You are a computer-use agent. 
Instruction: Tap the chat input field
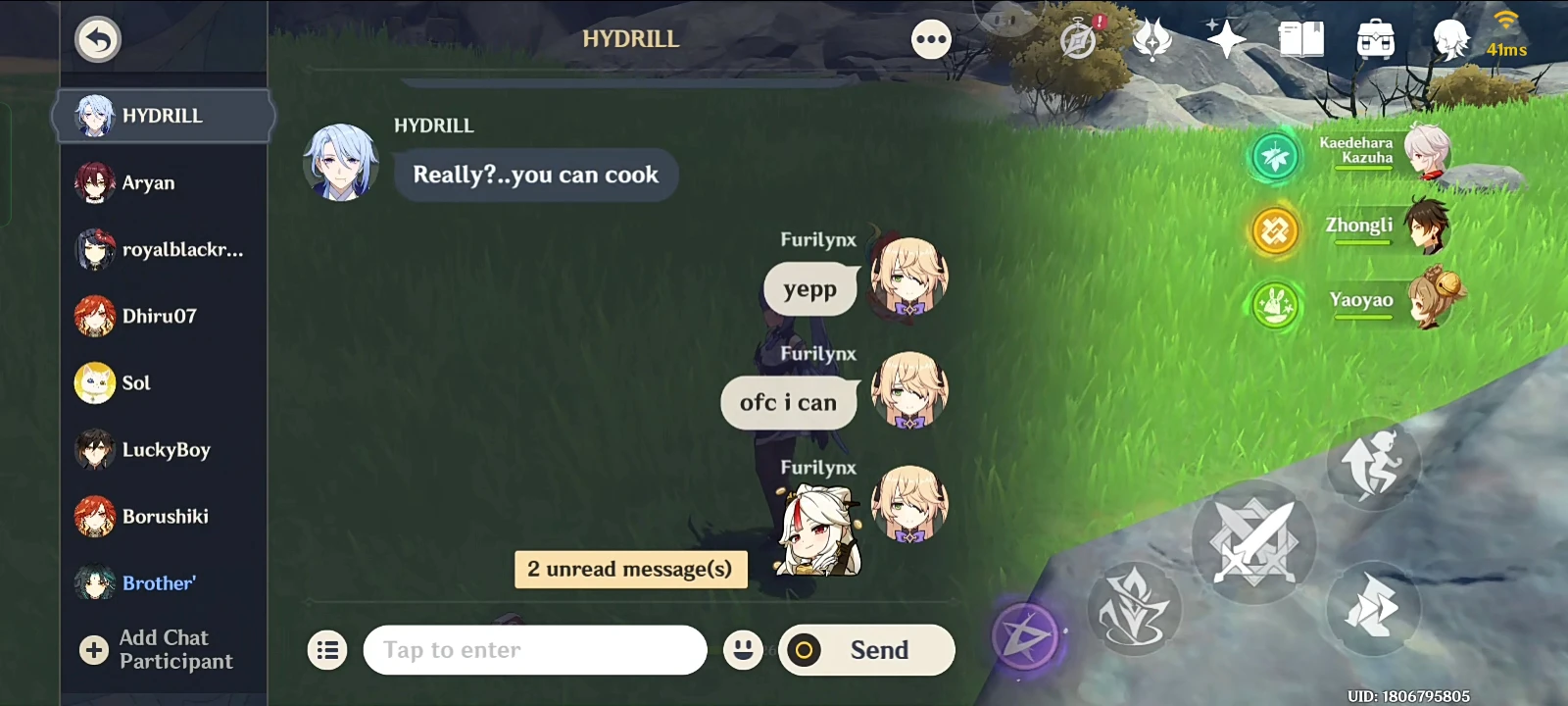[535, 649]
